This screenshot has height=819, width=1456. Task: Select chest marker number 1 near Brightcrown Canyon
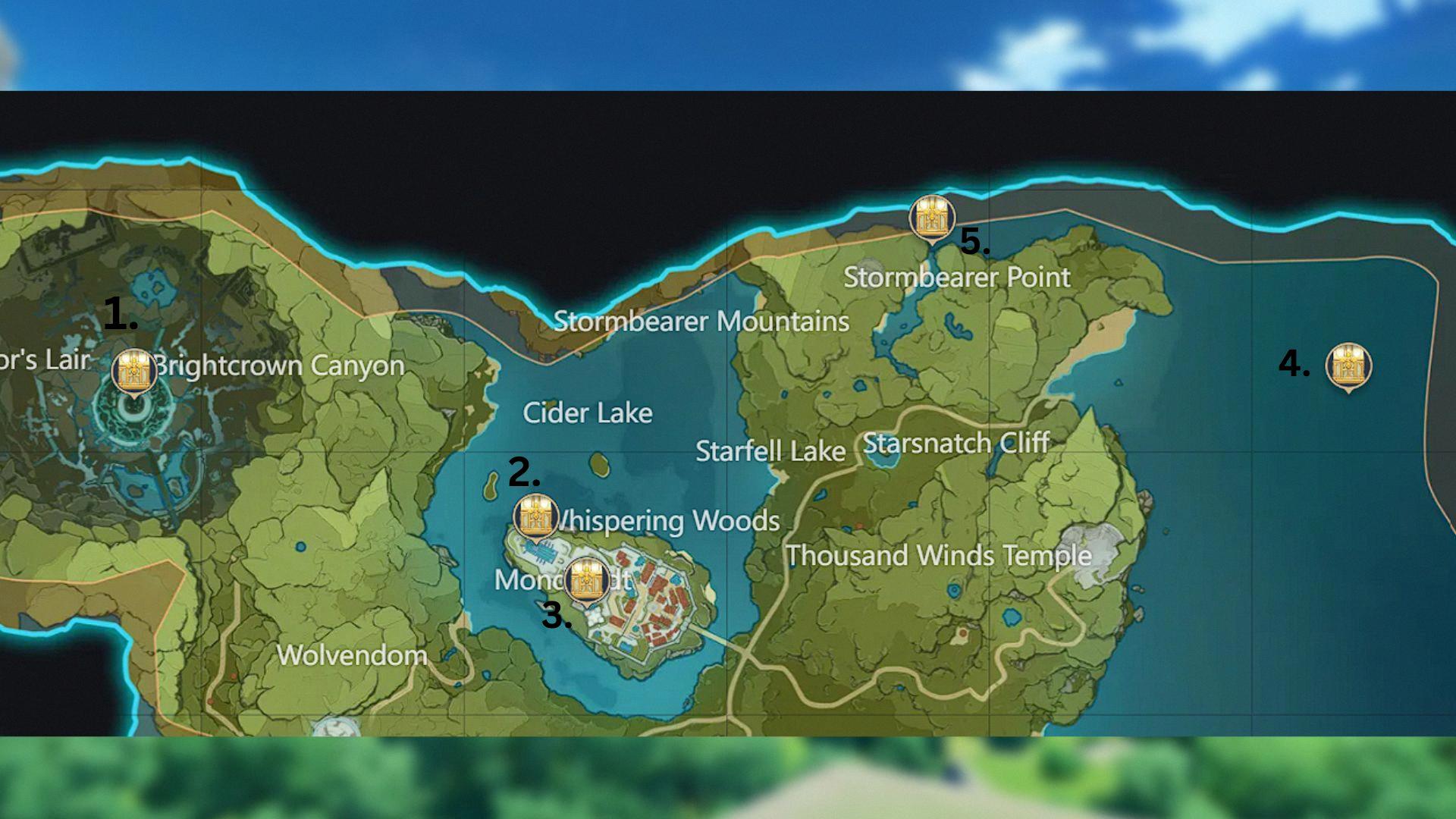coord(134,371)
